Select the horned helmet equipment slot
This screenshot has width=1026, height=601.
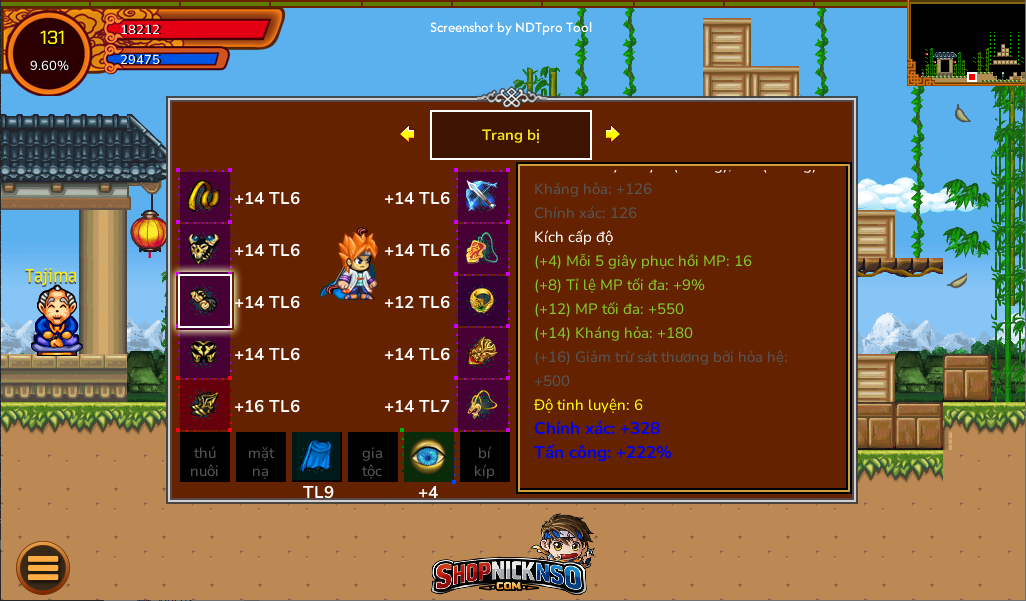click(x=205, y=249)
